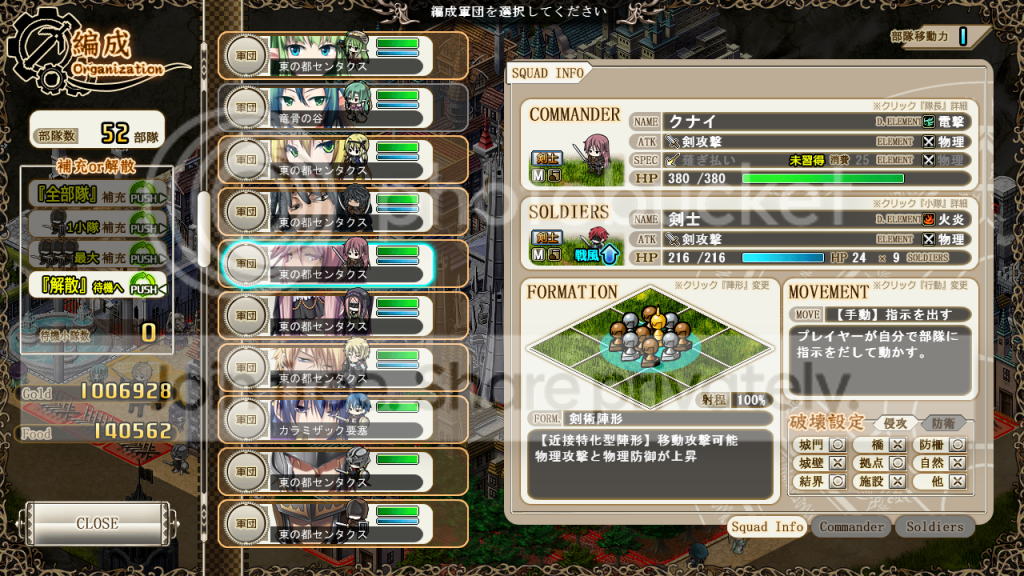Open the Squad Info tab
The image size is (1024, 576).
pos(767,526)
